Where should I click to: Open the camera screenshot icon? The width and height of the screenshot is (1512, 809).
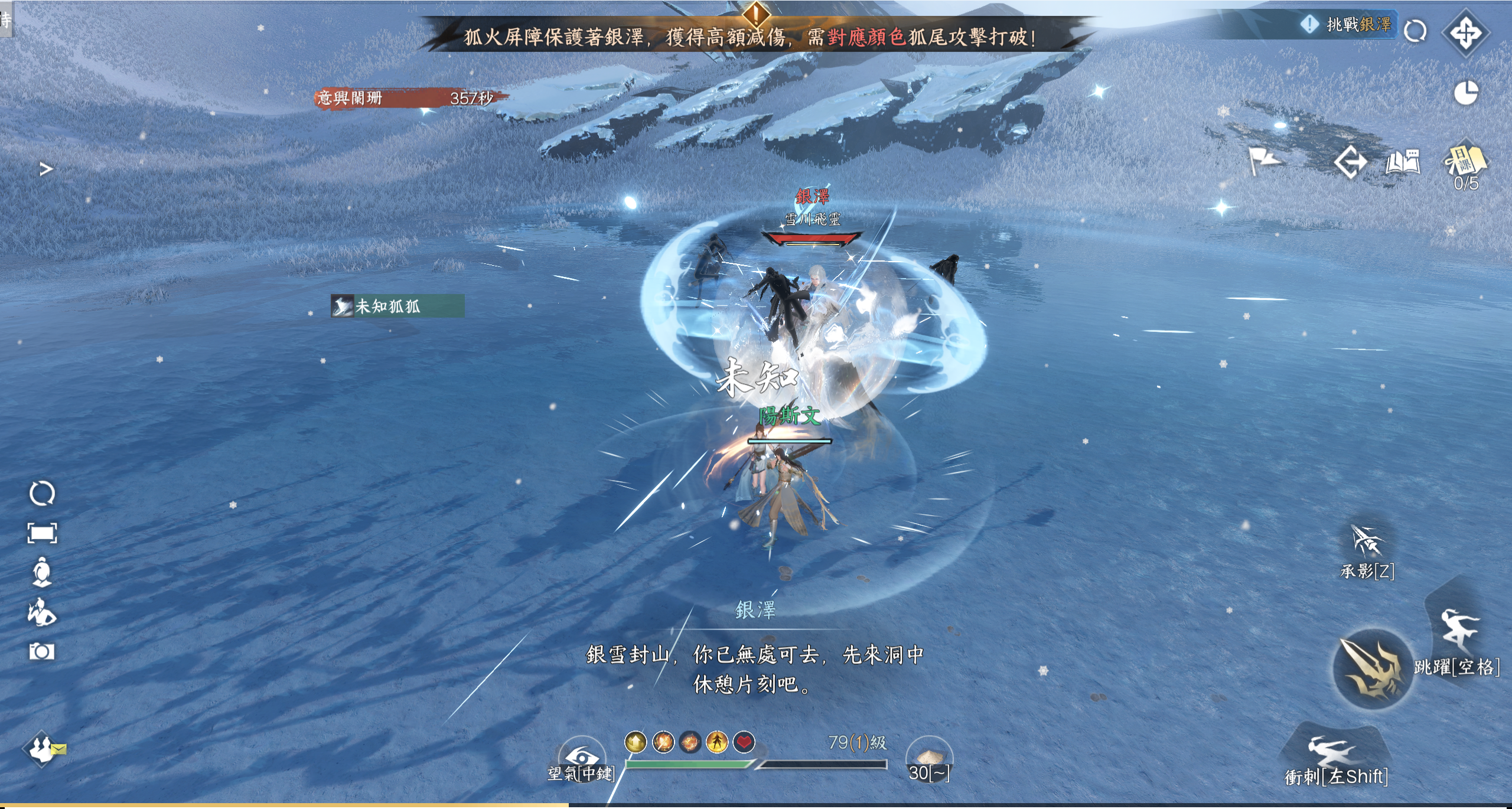tap(42, 651)
